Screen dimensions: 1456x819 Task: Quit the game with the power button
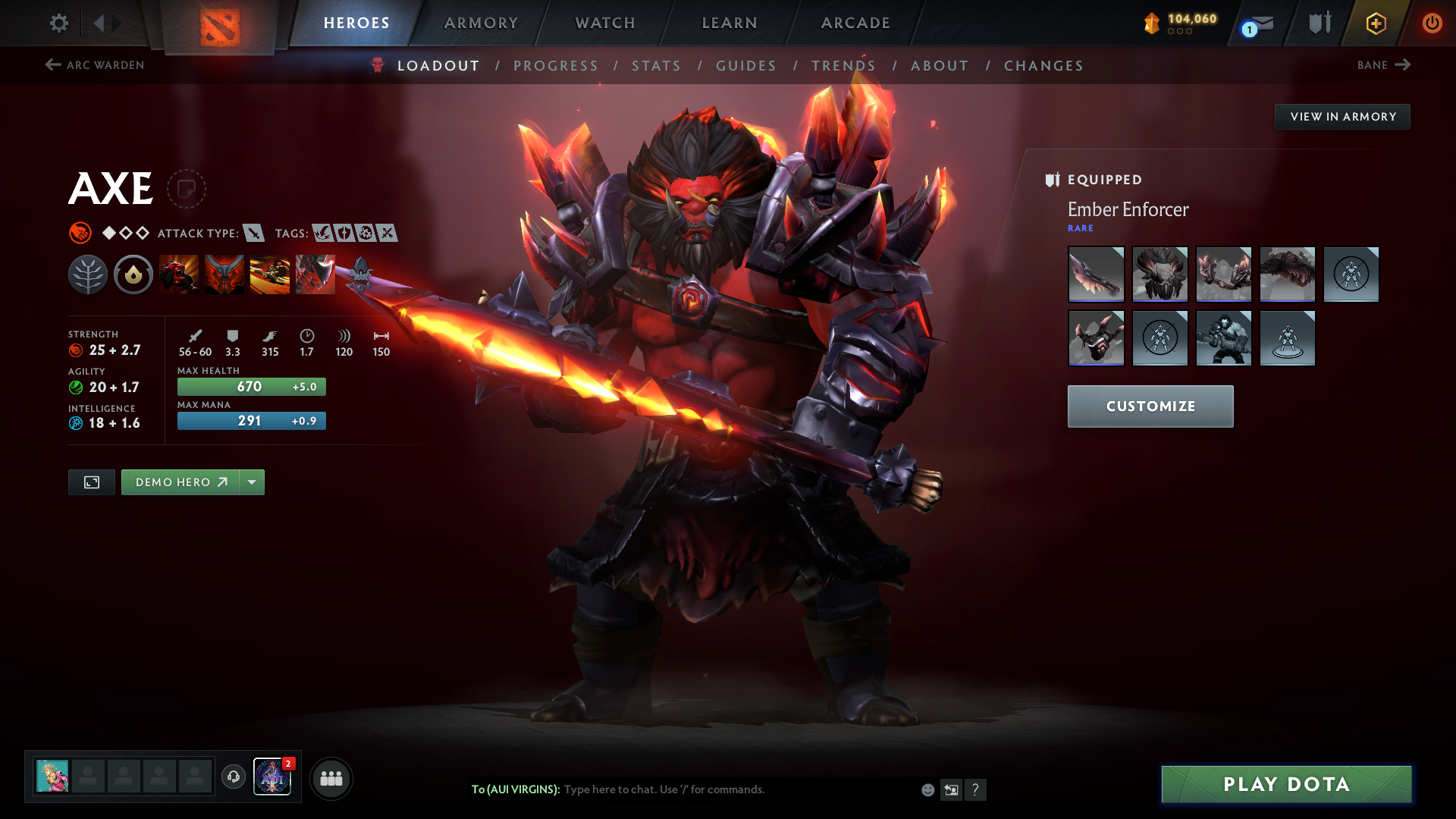1432,23
